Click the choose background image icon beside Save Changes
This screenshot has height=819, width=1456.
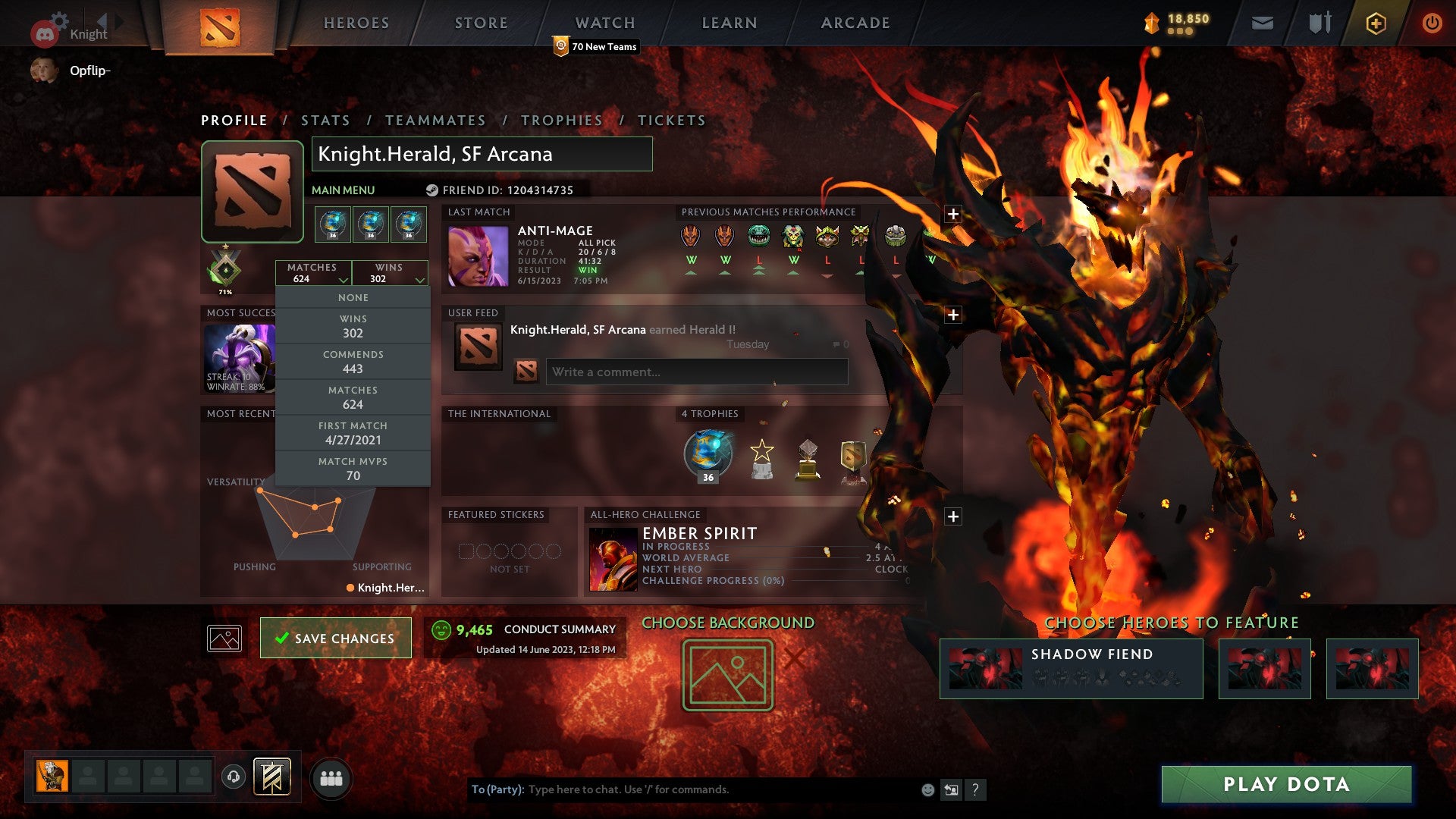click(224, 638)
